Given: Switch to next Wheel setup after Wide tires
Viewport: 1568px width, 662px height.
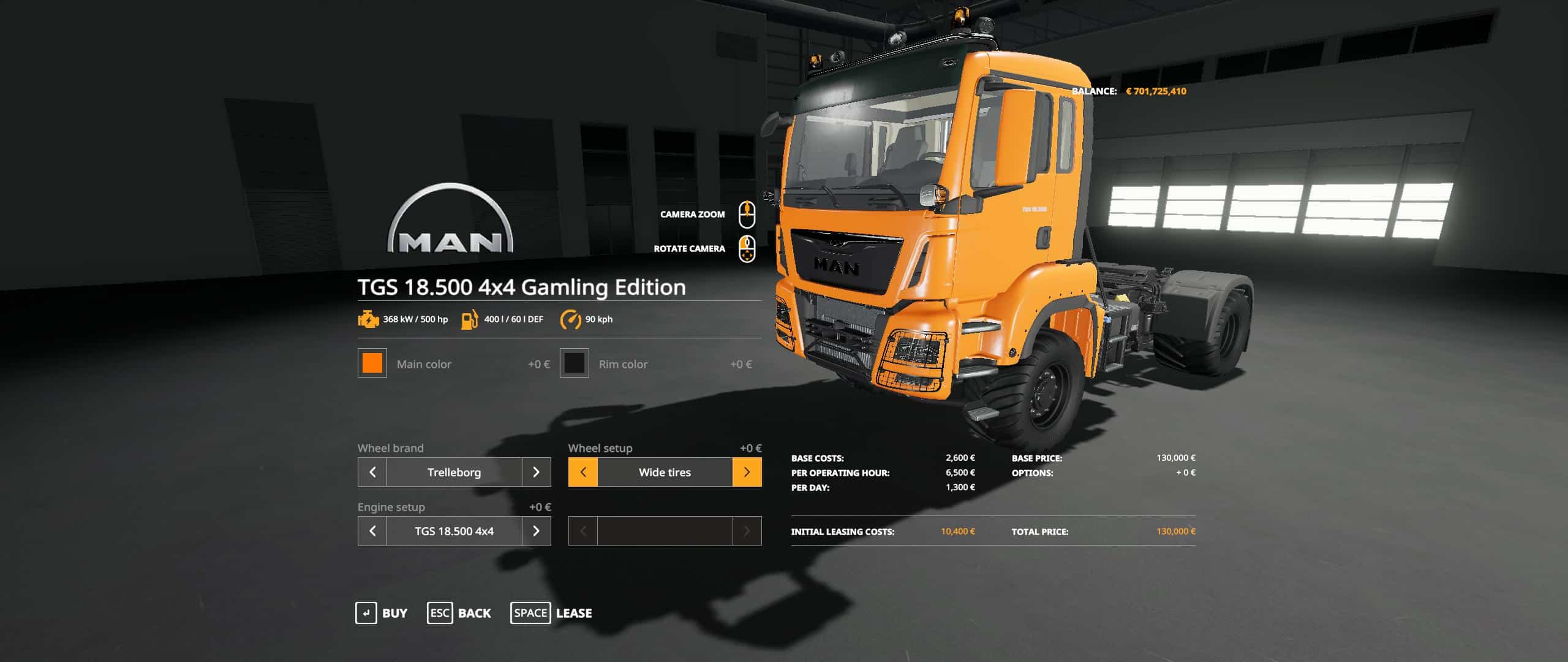Looking at the screenshot, I should coord(747,472).
